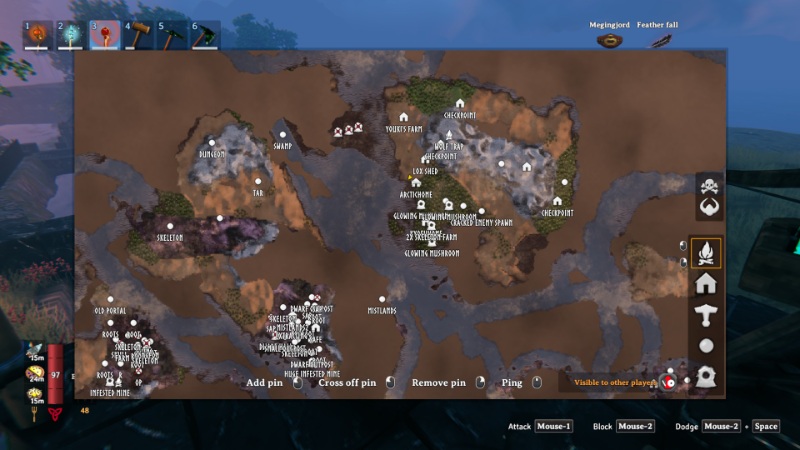Select the Tar map pin
The height and width of the screenshot is (450, 800).
point(258,181)
